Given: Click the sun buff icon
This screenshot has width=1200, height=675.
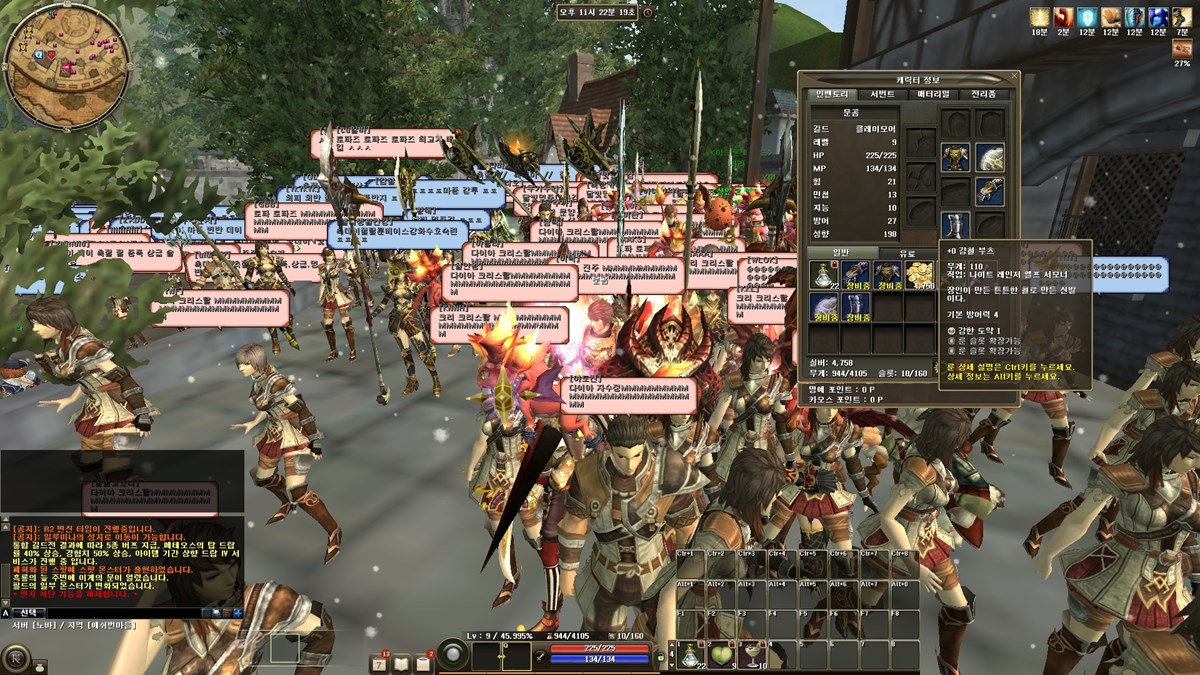Looking at the screenshot, I should tap(1040, 18).
